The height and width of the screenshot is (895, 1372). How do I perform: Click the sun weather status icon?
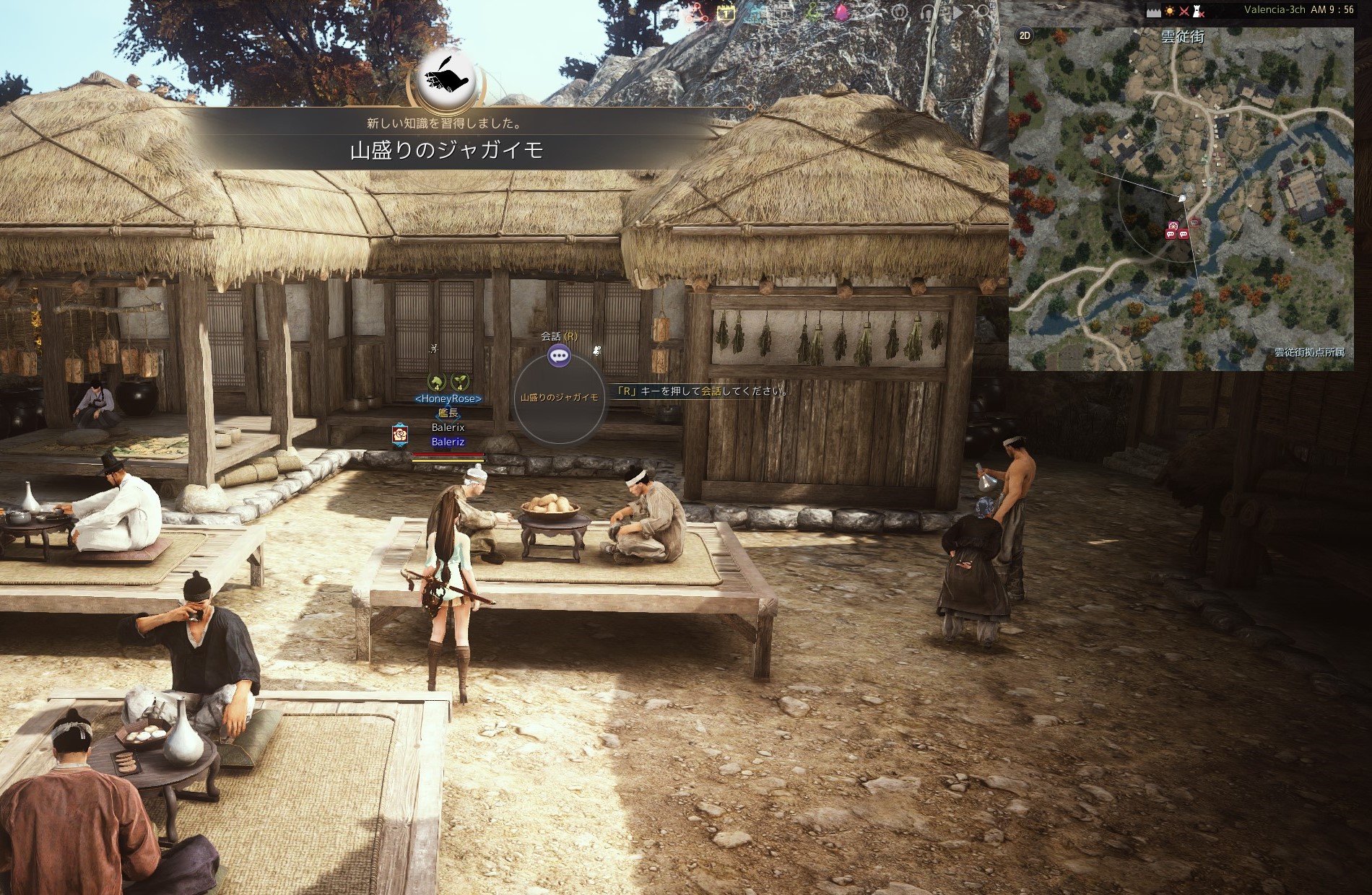tap(1169, 11)
